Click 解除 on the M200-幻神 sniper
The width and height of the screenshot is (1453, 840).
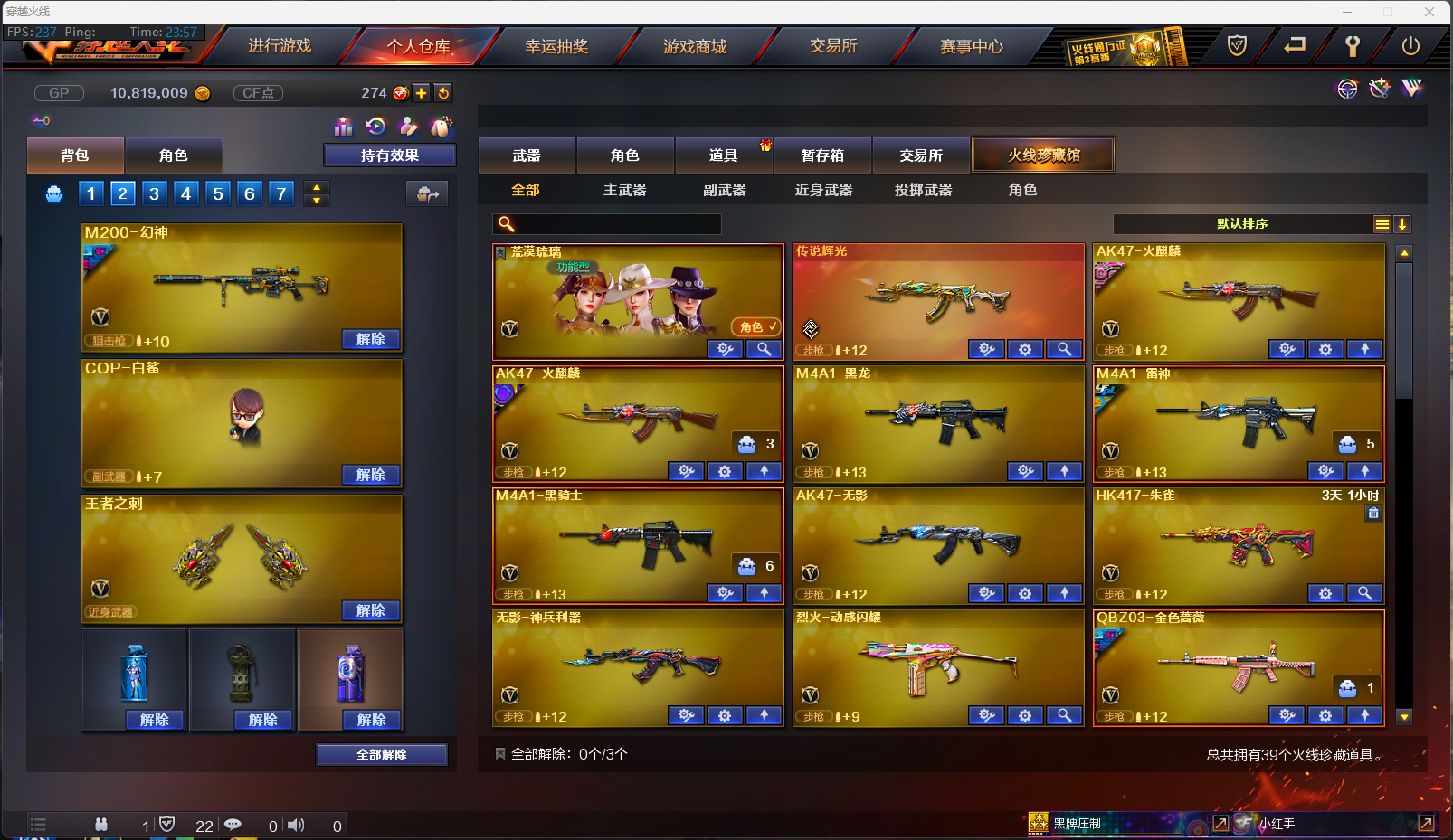(369, 338)
